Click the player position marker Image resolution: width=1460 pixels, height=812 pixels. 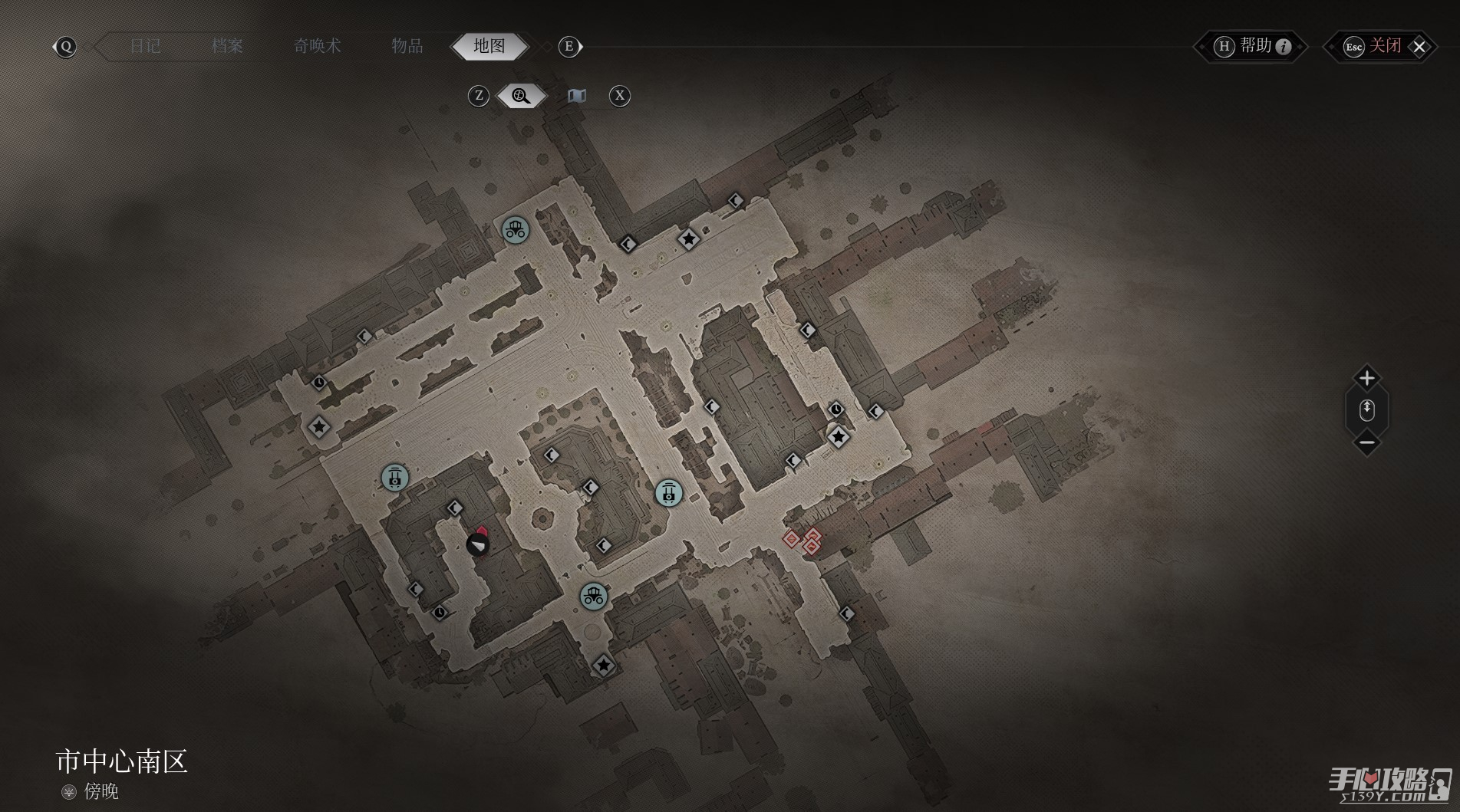[x=477, y=544]
